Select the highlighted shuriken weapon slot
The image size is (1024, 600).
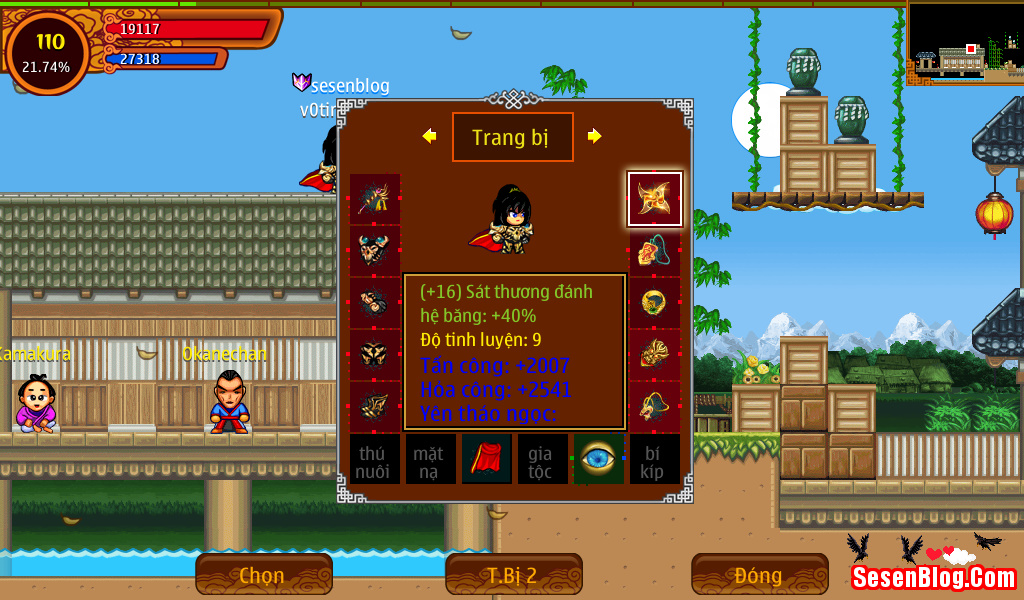pyautogui.click(x=655, y=199)
